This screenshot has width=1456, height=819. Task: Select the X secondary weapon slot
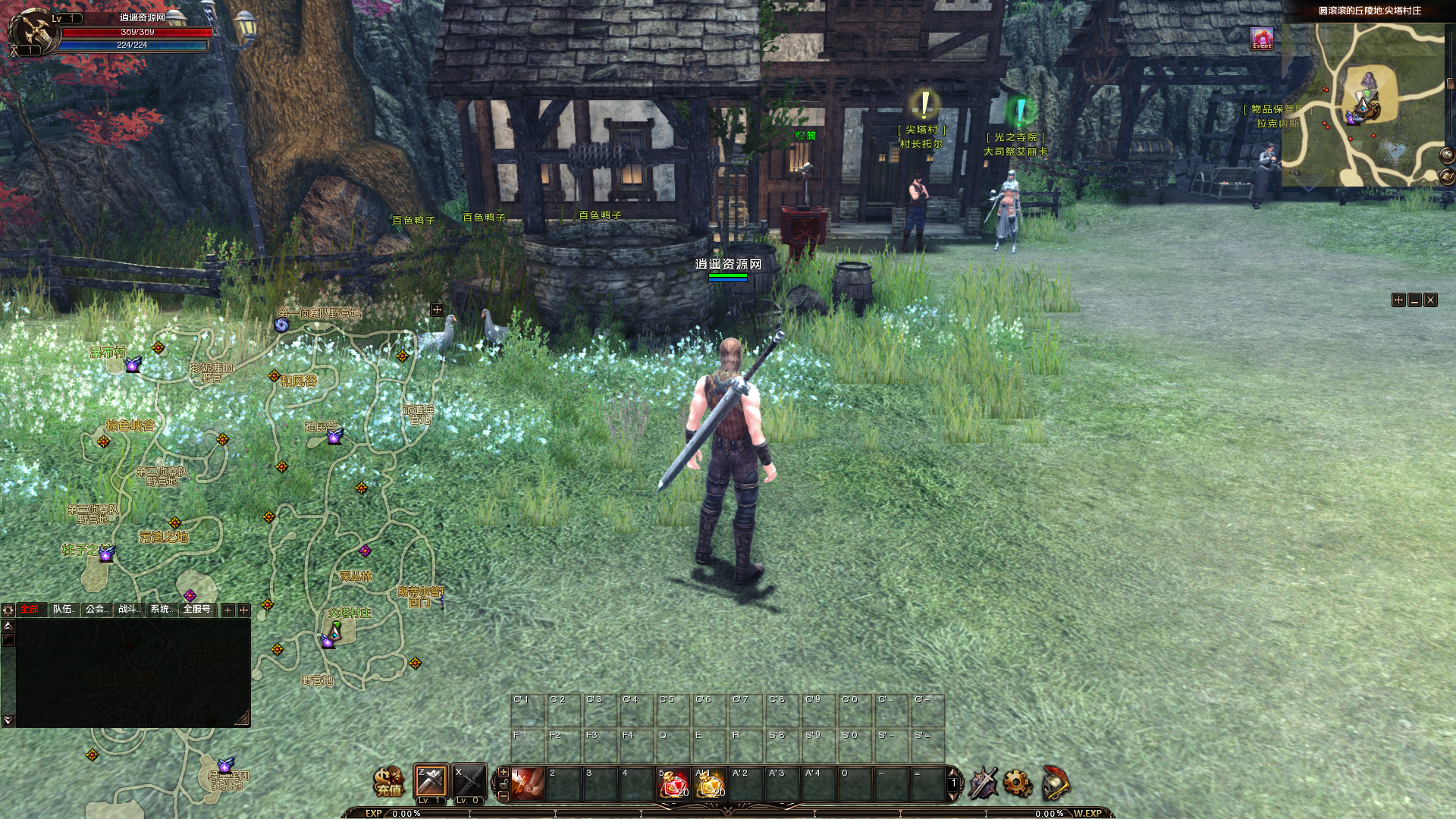[469, 783]
